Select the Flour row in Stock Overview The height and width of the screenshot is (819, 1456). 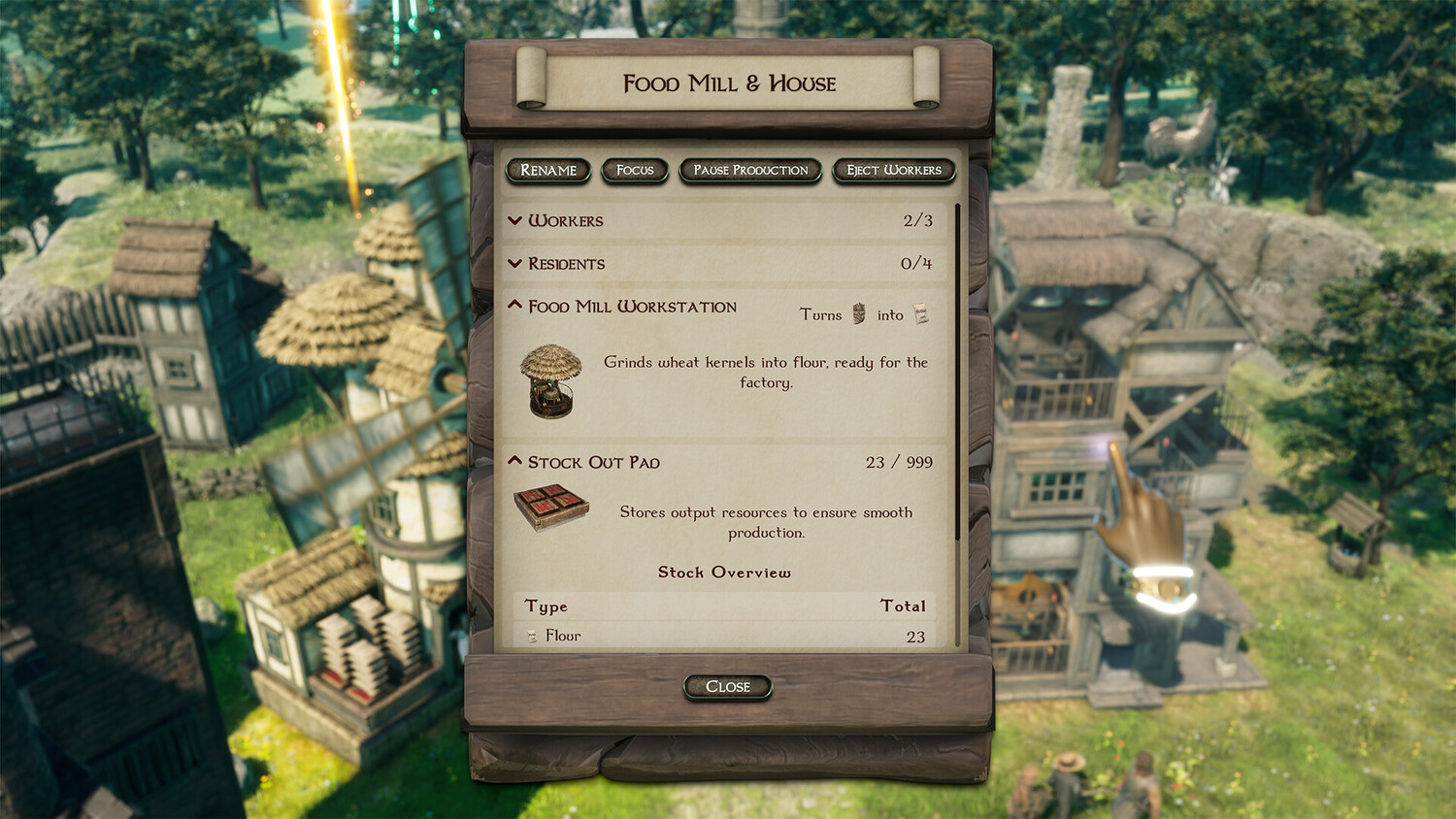[x=724, y=636]
